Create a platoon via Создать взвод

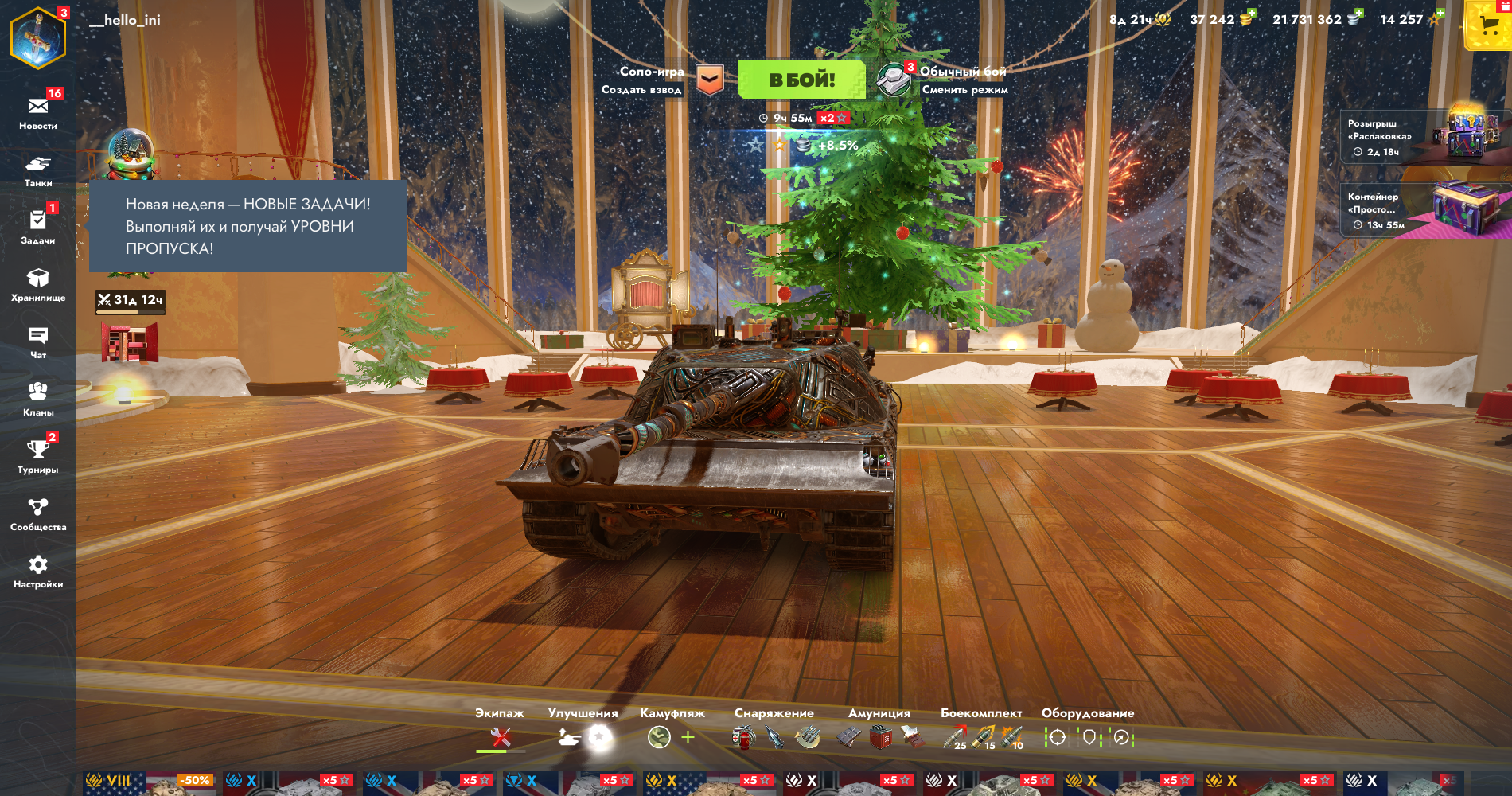pyautogui.click(x=641, y=90)
